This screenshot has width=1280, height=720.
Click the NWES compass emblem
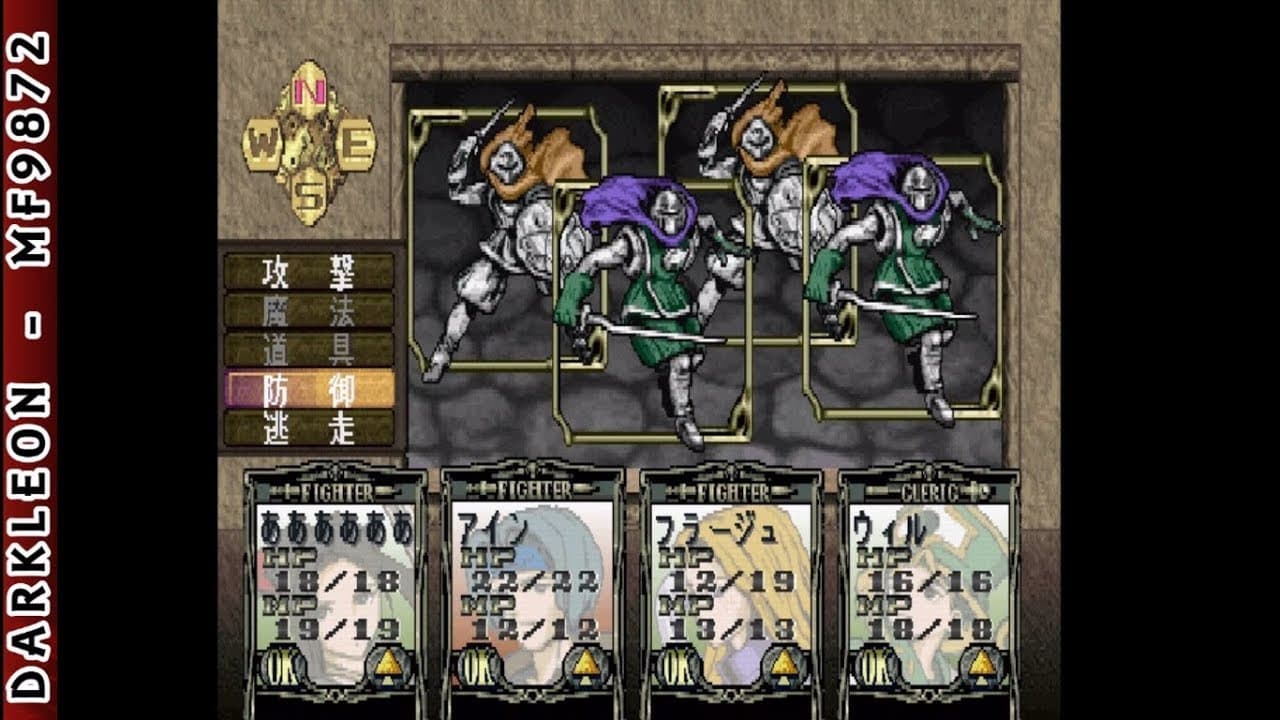pyautogui.click(x=309, y=143)
